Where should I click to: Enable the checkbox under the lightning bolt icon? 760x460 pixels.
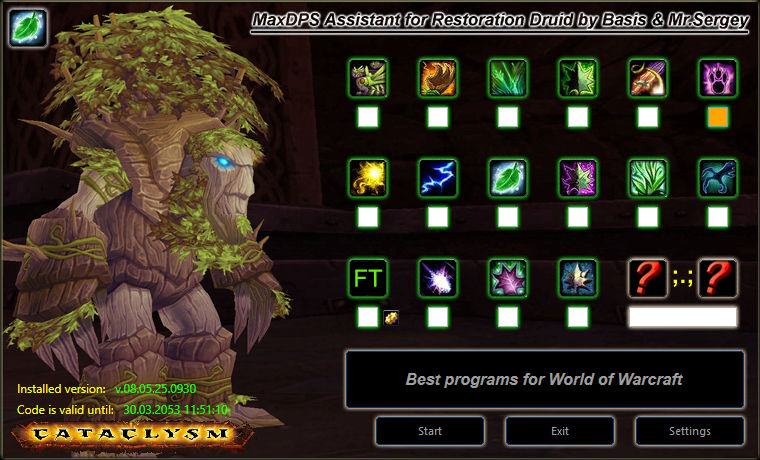438,217
